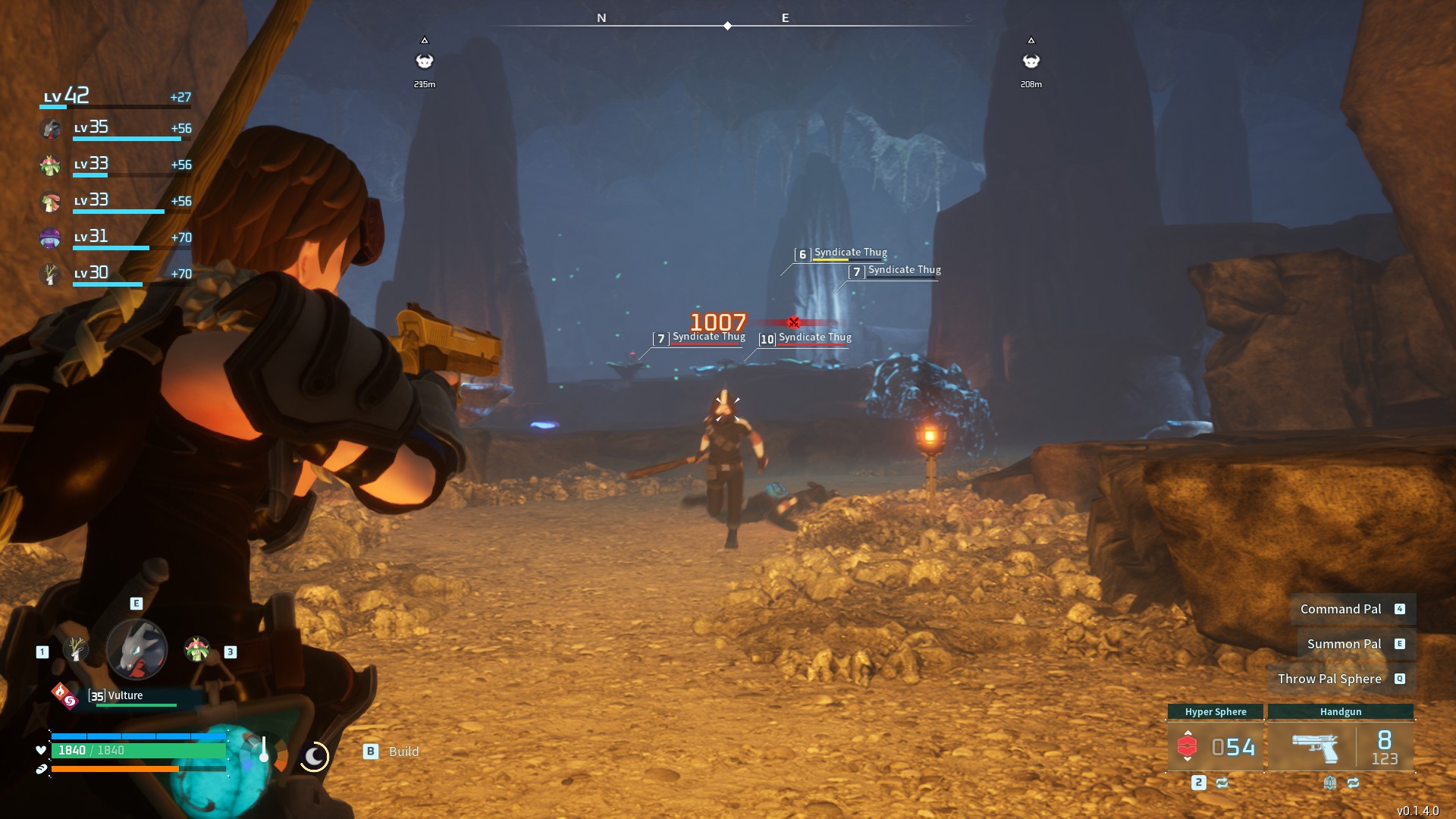
Task: Click the boss marker at 208m
Action: 1031,61
